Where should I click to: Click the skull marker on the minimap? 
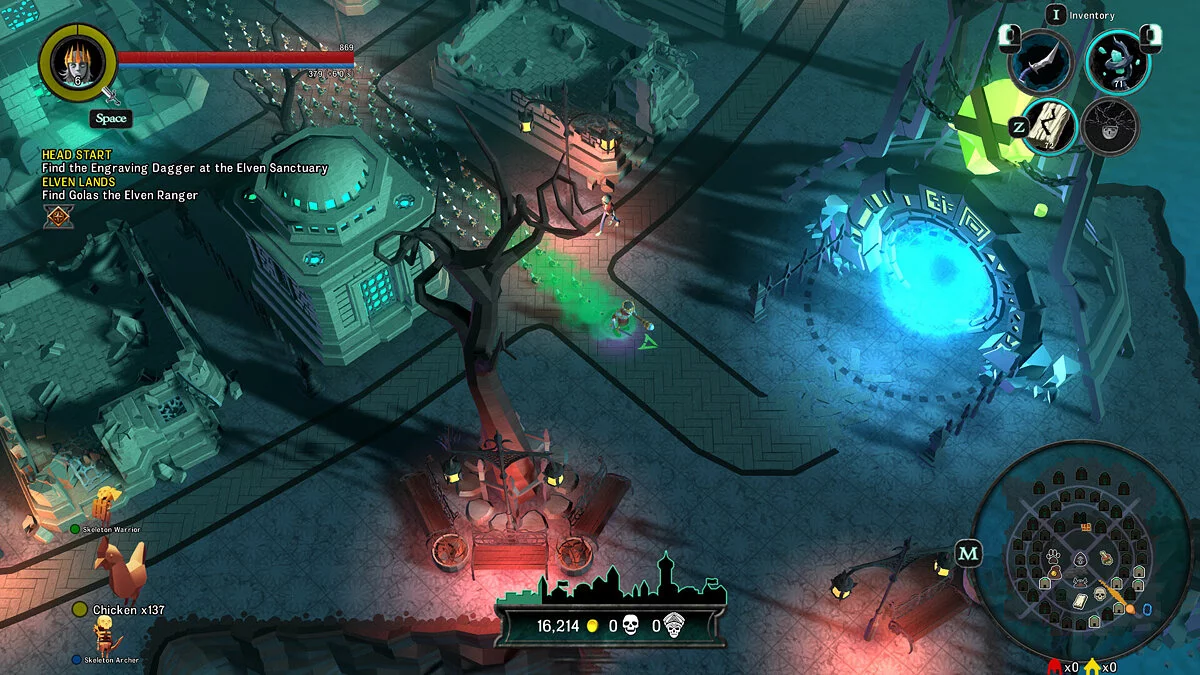(1099, 594)
